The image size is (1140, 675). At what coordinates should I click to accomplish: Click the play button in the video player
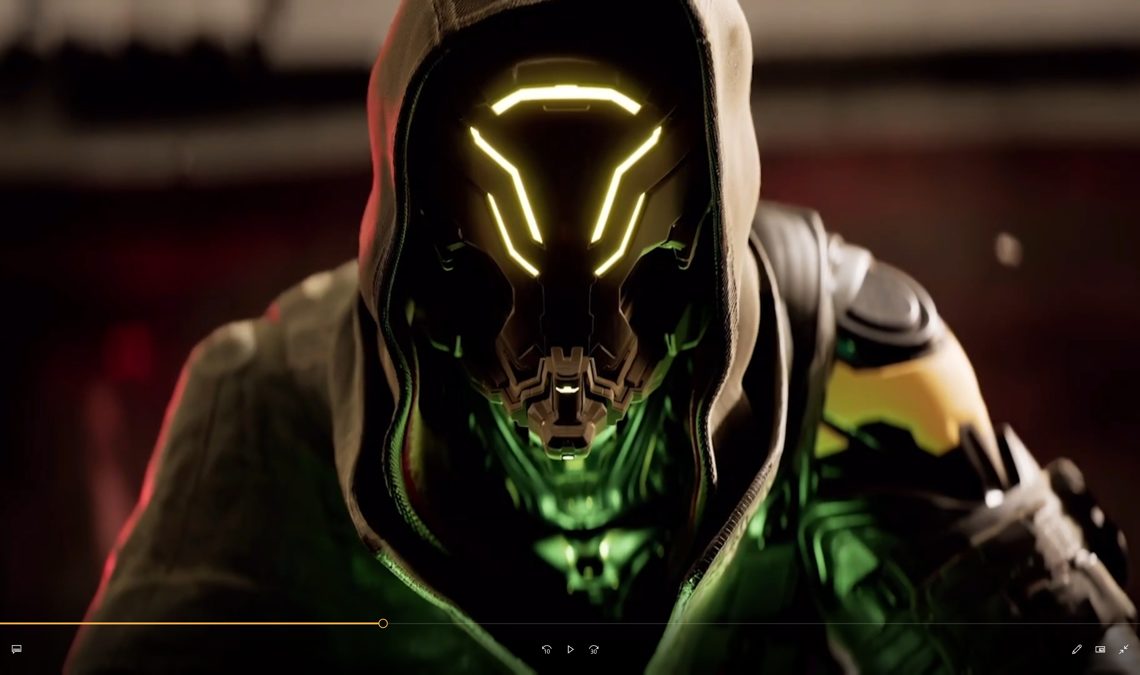click(x=570, y=649)
